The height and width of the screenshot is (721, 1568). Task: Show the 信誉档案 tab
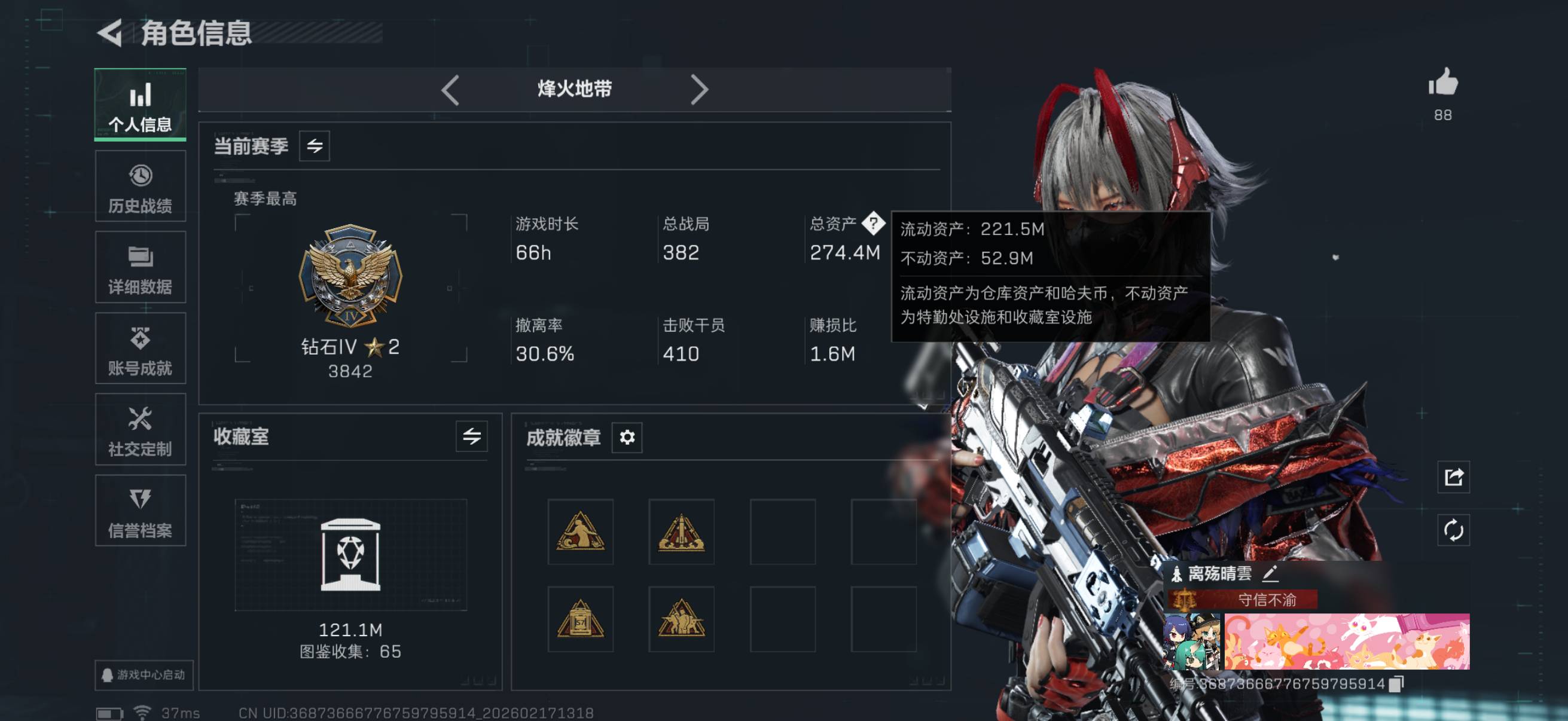pyautogui.click(x=140, y=511)
